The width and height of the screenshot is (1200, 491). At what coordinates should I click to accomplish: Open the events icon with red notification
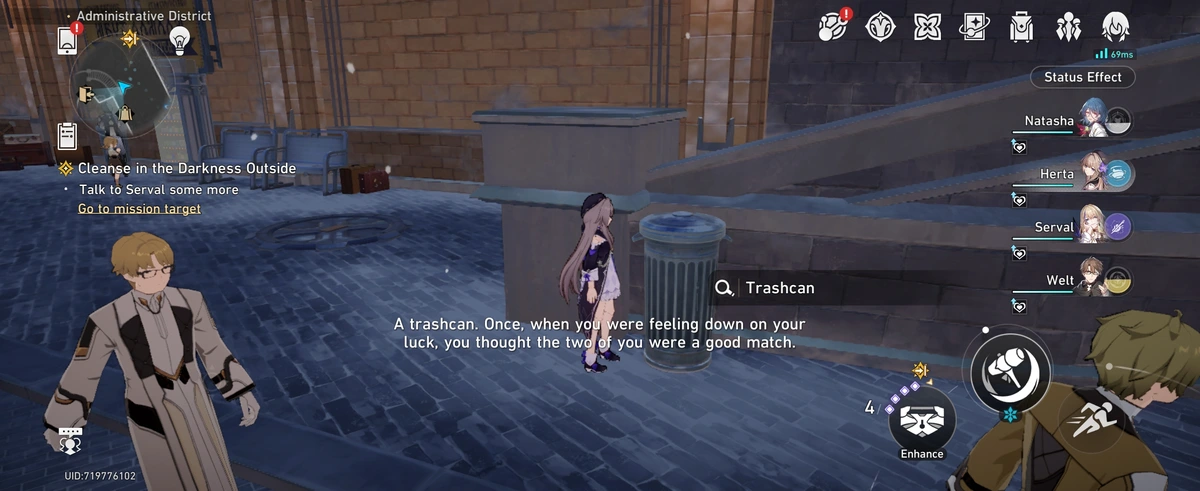tap(832, 26)
